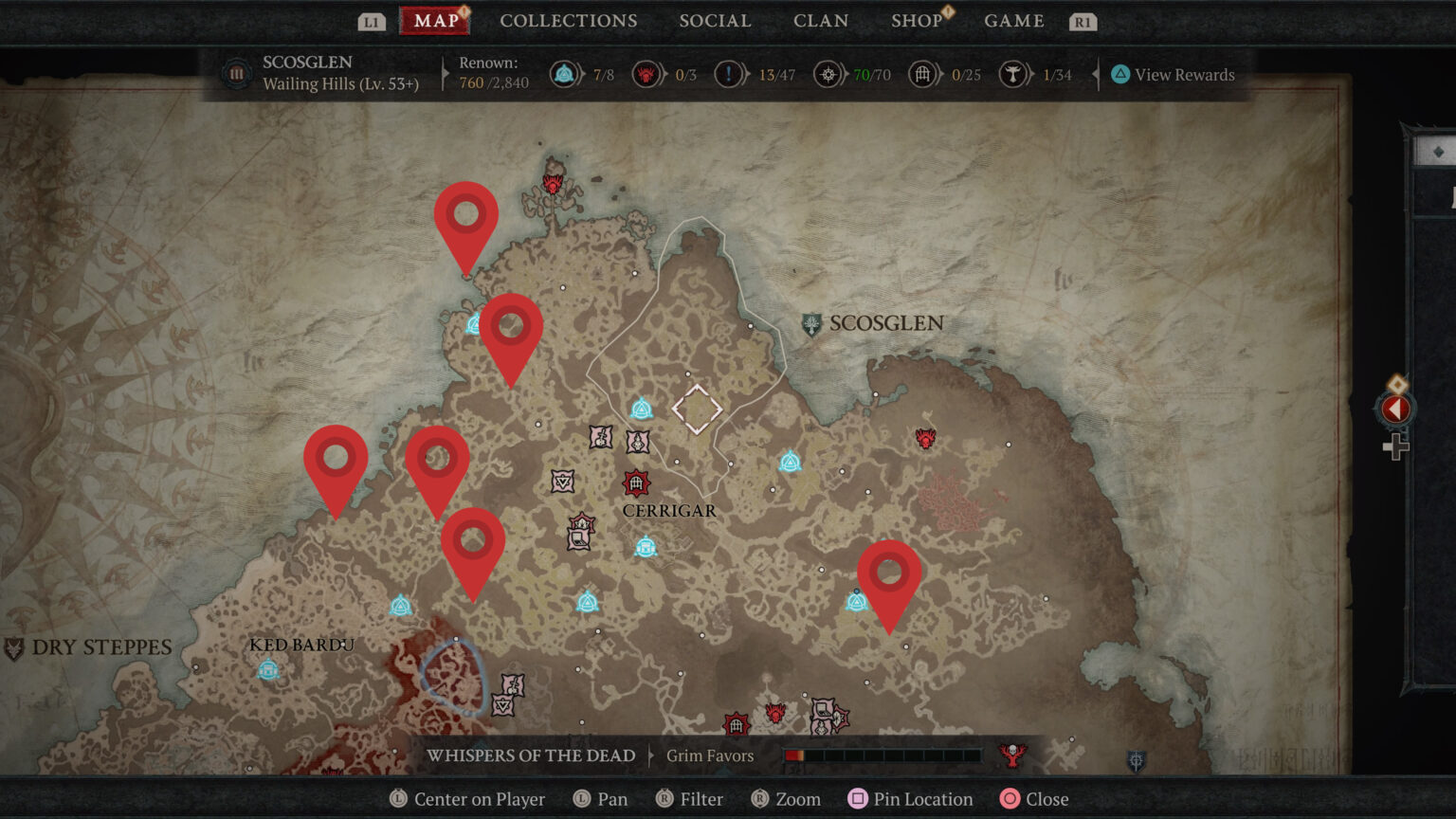Image resolution: width=1456 pixels, height=819 pixels.
Task: Select the Cerrigar stronghold icon on the map
Action: pos(635,482)
